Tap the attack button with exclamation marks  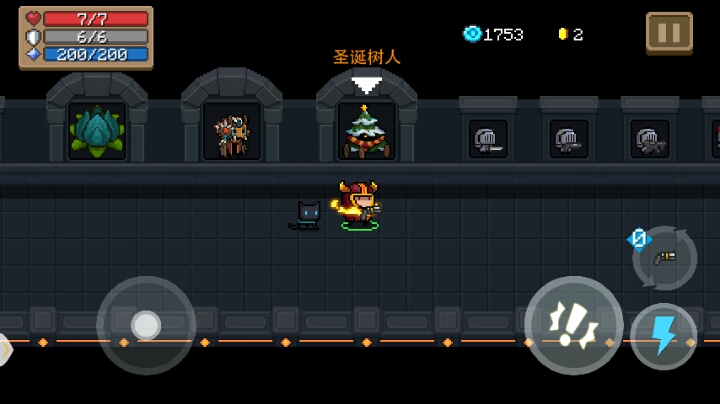coord(573,325)
